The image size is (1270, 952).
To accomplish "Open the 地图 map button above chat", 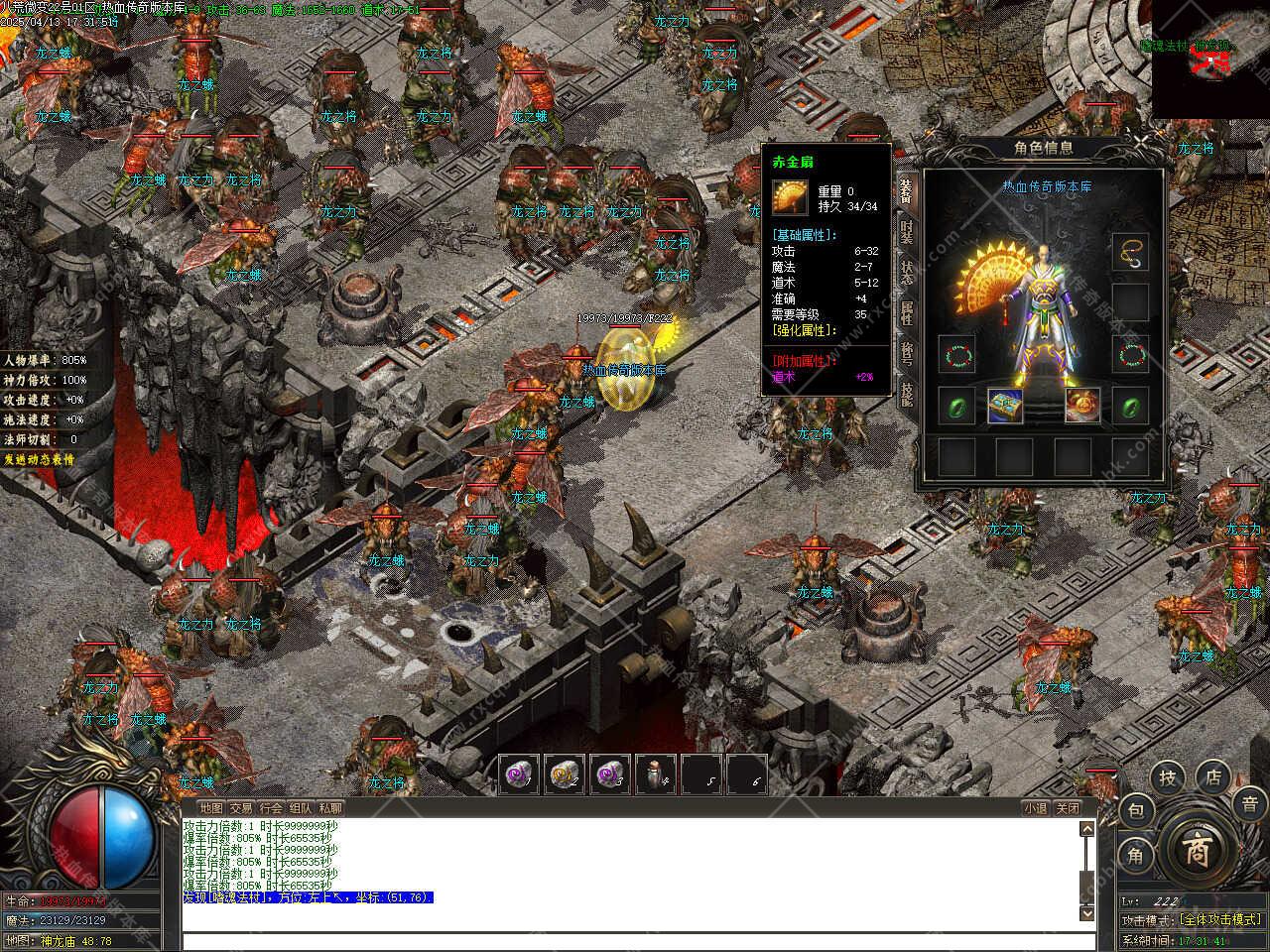I will pos(210,808).
